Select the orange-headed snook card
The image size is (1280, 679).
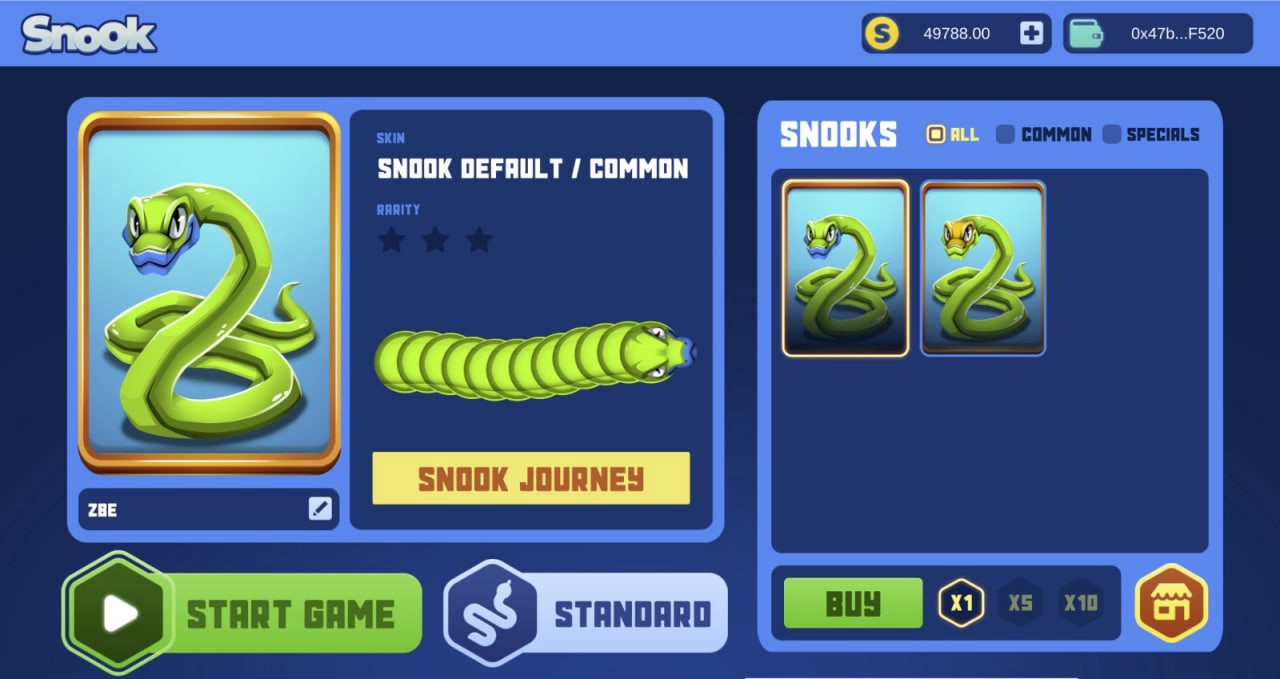pyautogui.click(x=983, y=268)
